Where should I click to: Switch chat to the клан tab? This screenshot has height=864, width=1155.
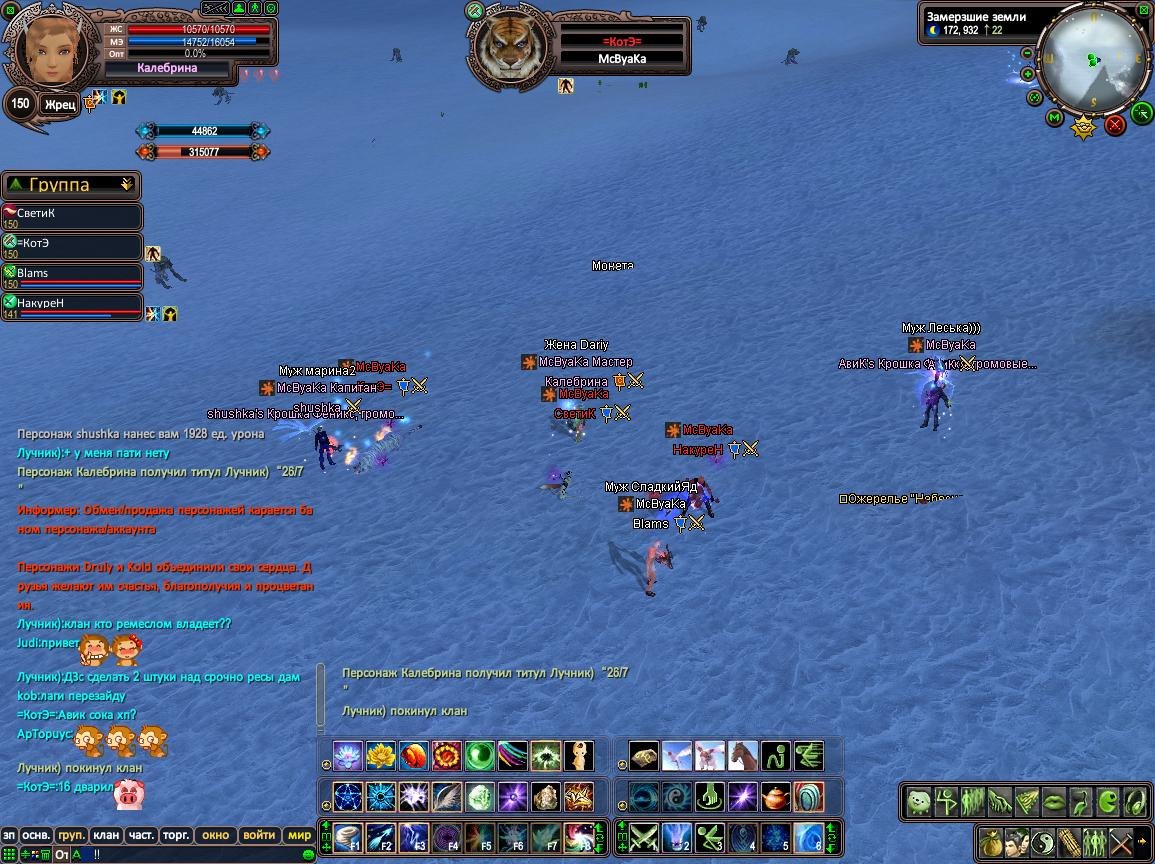click(x=106, y=835)
